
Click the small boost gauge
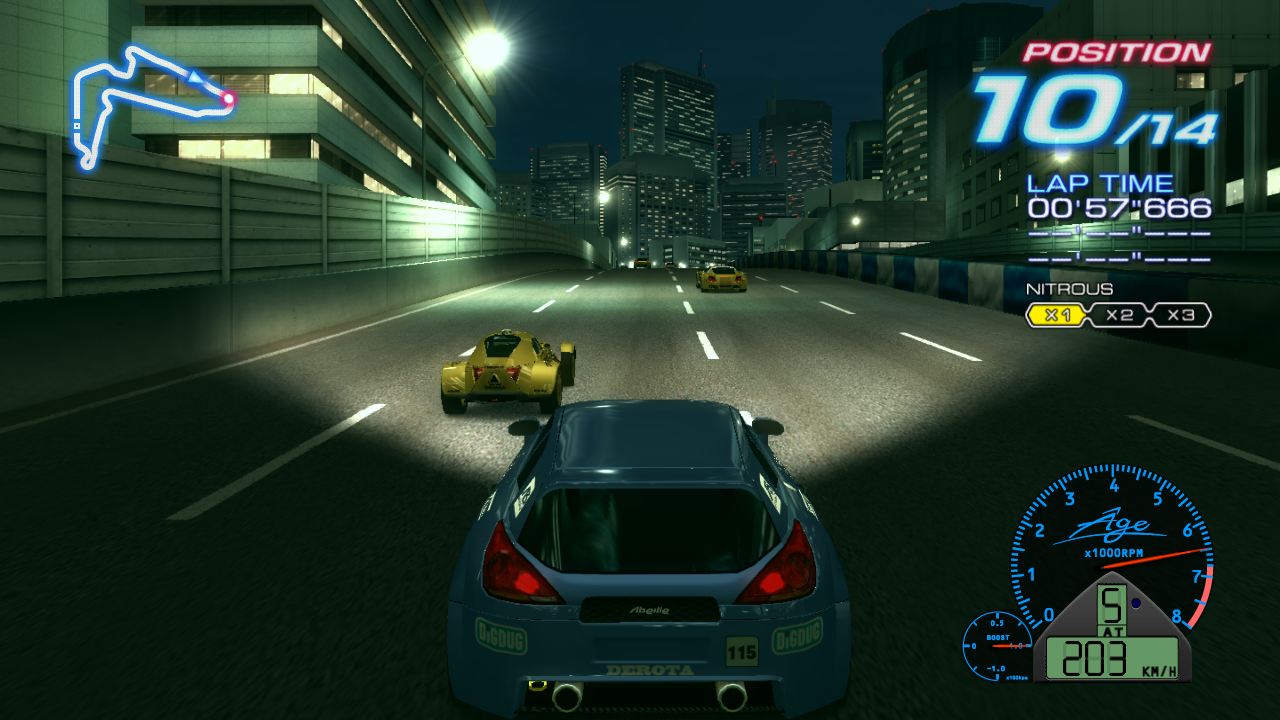coord(997,646)
